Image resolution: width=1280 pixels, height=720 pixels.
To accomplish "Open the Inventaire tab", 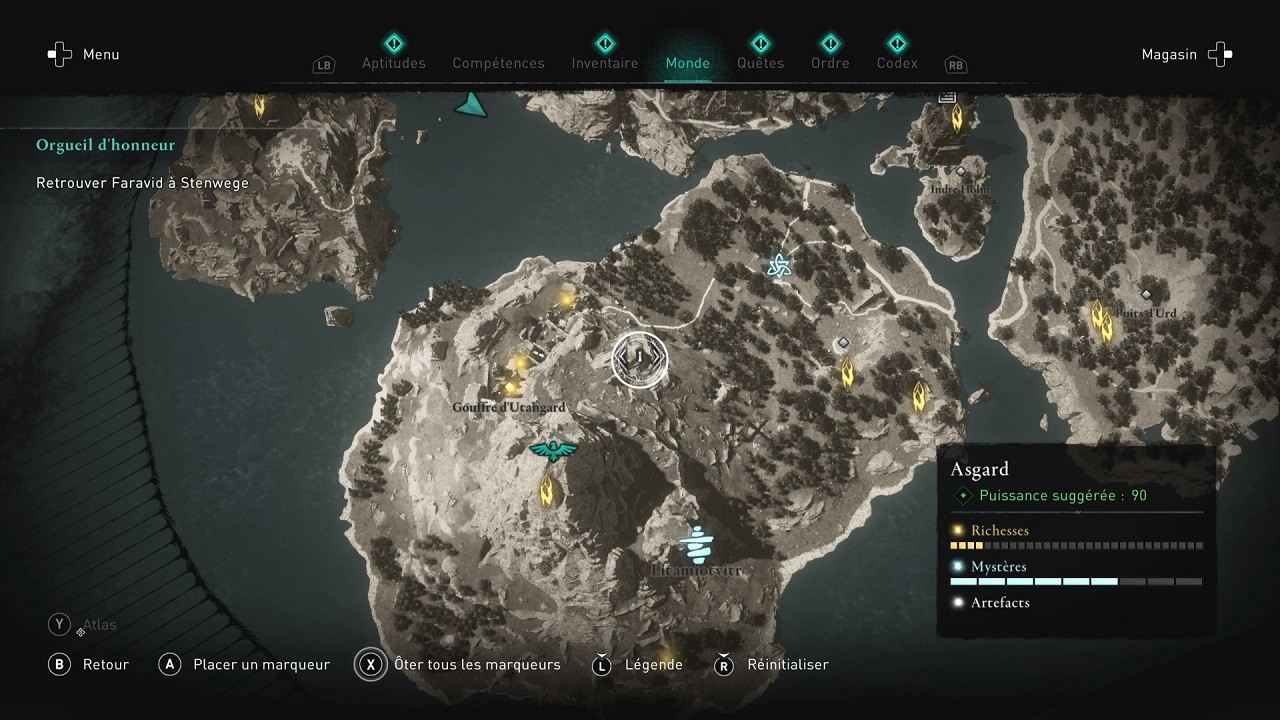I will point(604,62).
